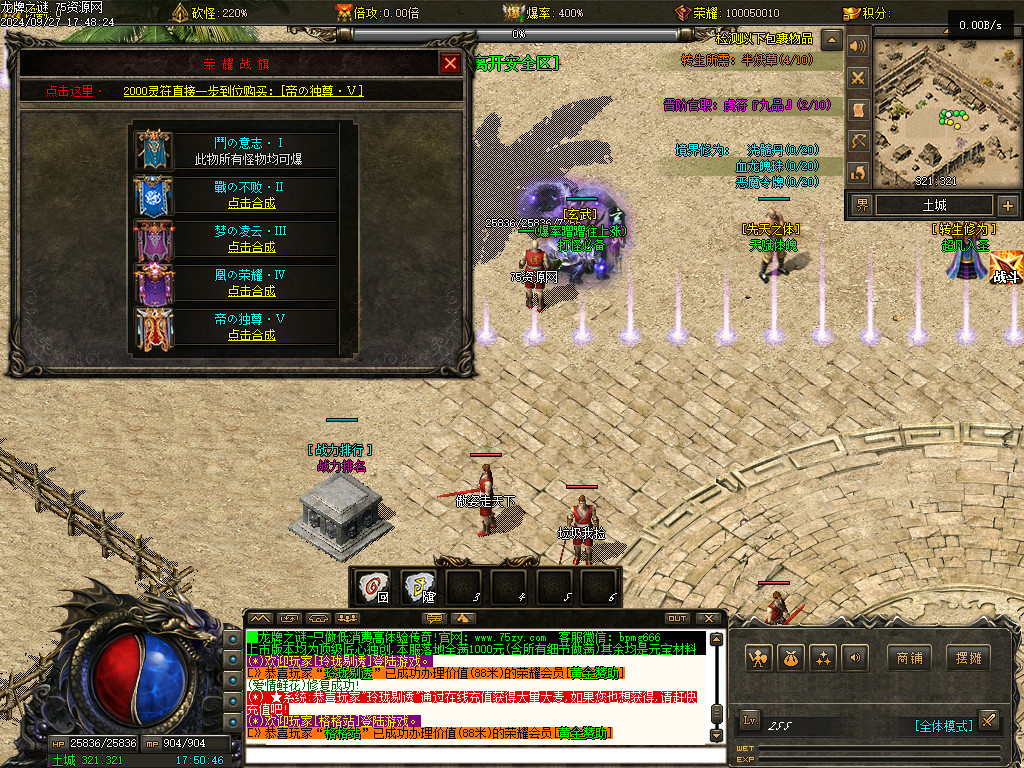The width and height of the screenshot is (1024, 768).
Task: Toggle the sound speaker icon beside the minimap
Action: 857,46
